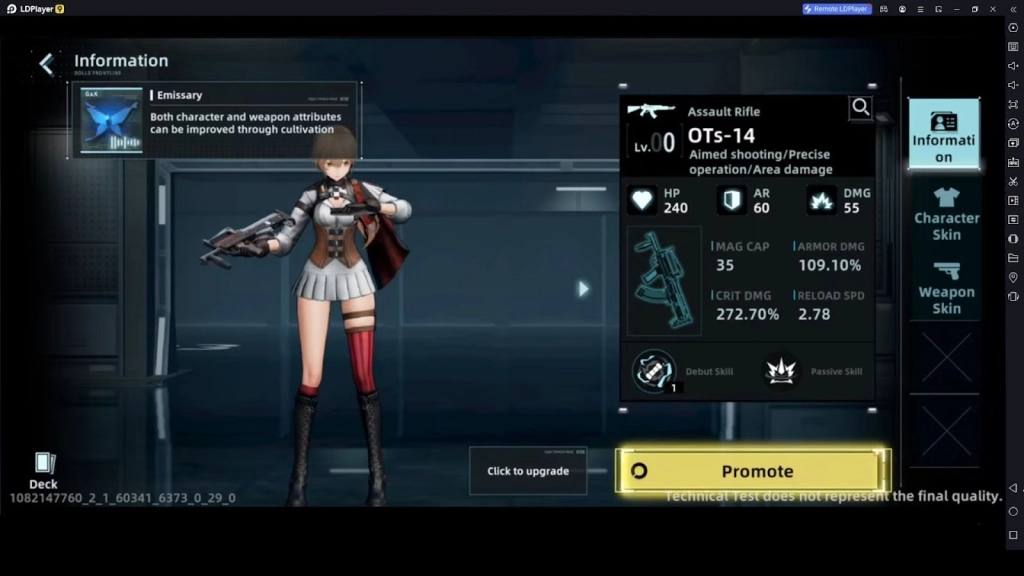Go back using the arrow beside Information

pyautogui.click(x=46, y=65)
